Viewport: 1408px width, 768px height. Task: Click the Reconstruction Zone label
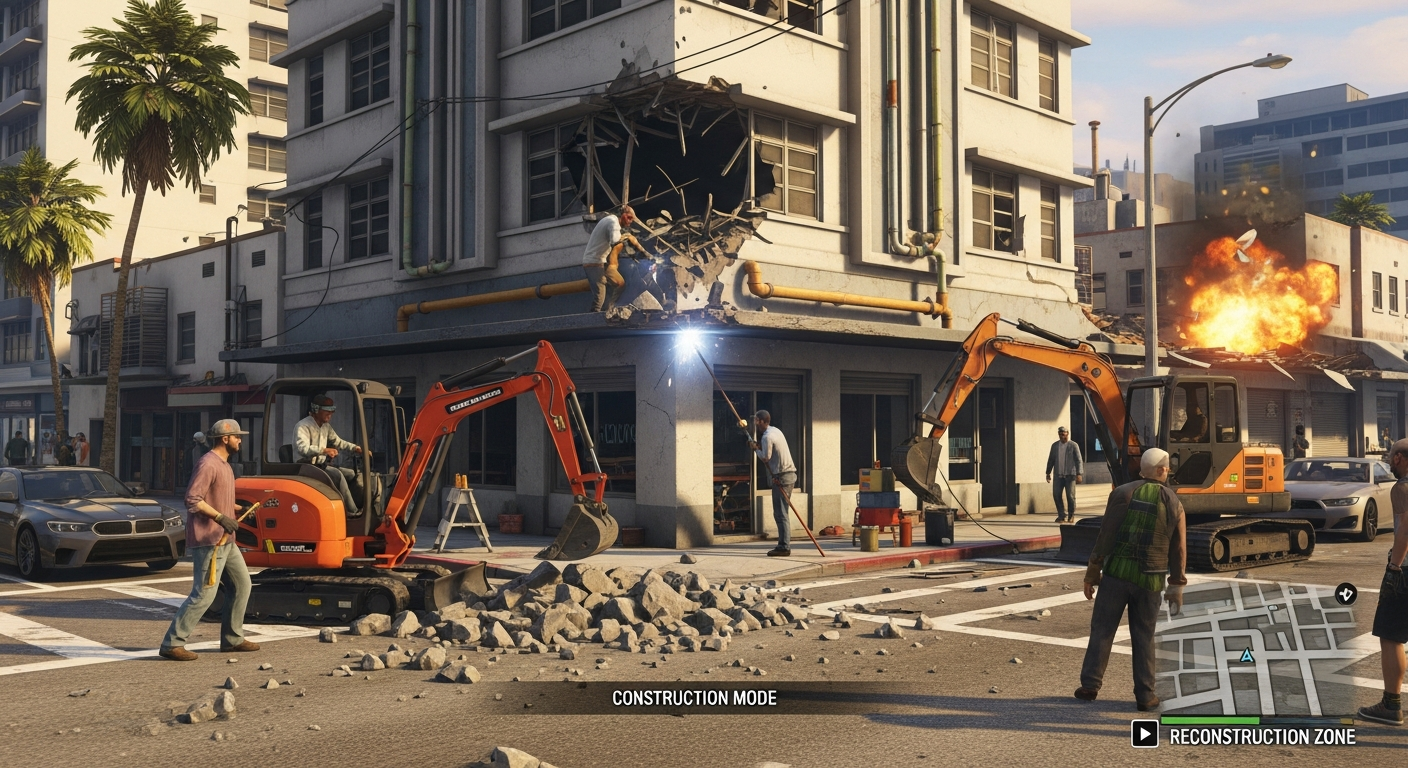[x=1263, y=735]
